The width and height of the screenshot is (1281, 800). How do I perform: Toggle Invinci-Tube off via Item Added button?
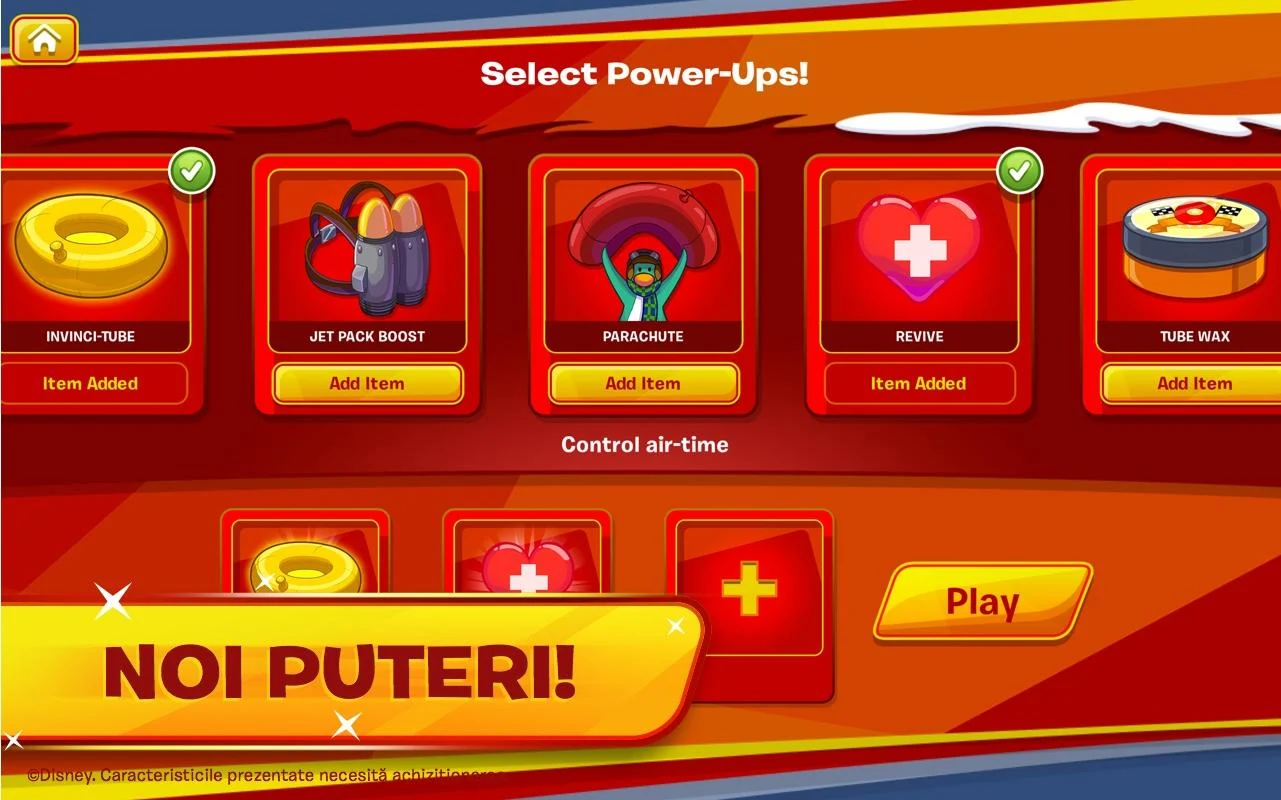click(x=90, y=383)
